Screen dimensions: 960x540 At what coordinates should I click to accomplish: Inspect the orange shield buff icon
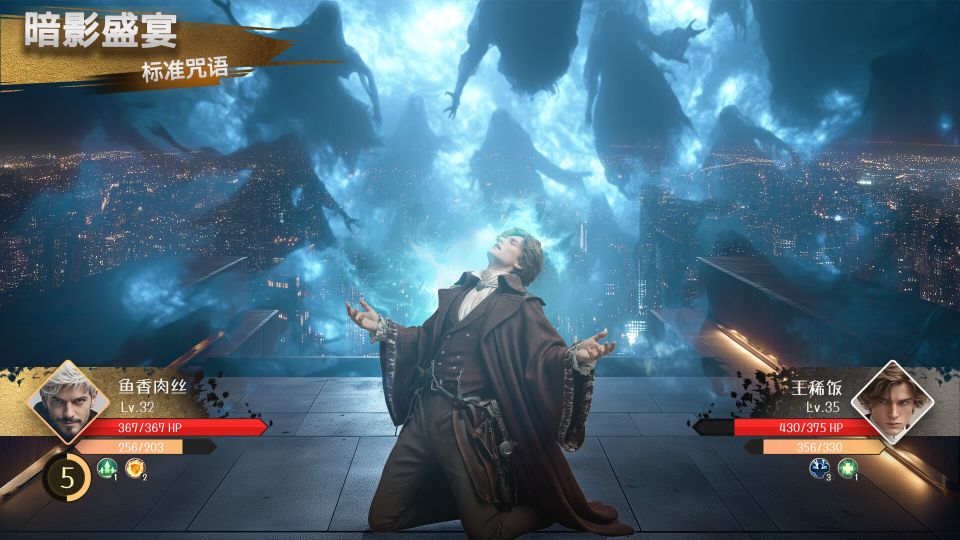135,467
